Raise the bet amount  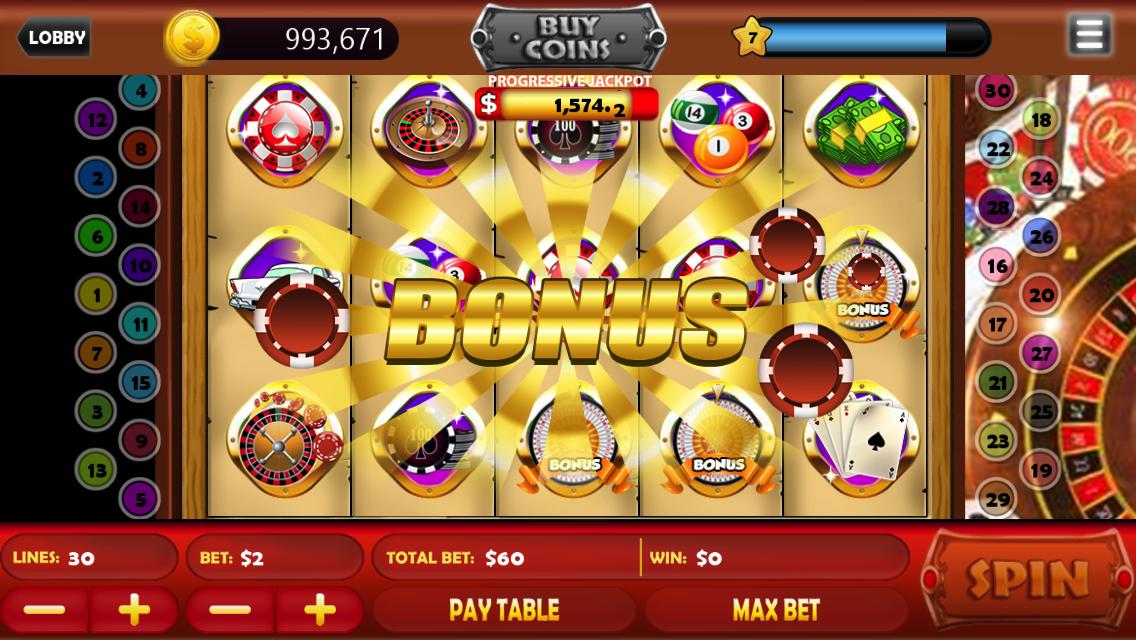[320, 610]
